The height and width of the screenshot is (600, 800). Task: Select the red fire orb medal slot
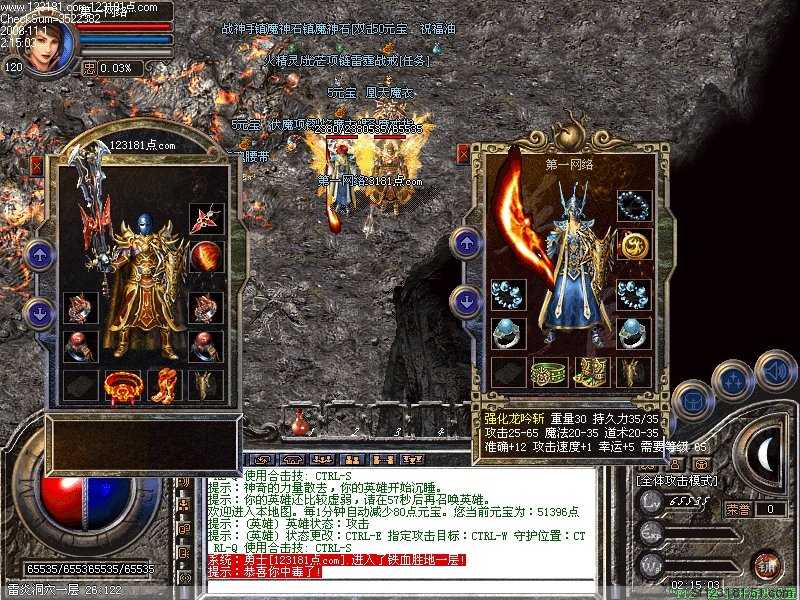point(206,256)
